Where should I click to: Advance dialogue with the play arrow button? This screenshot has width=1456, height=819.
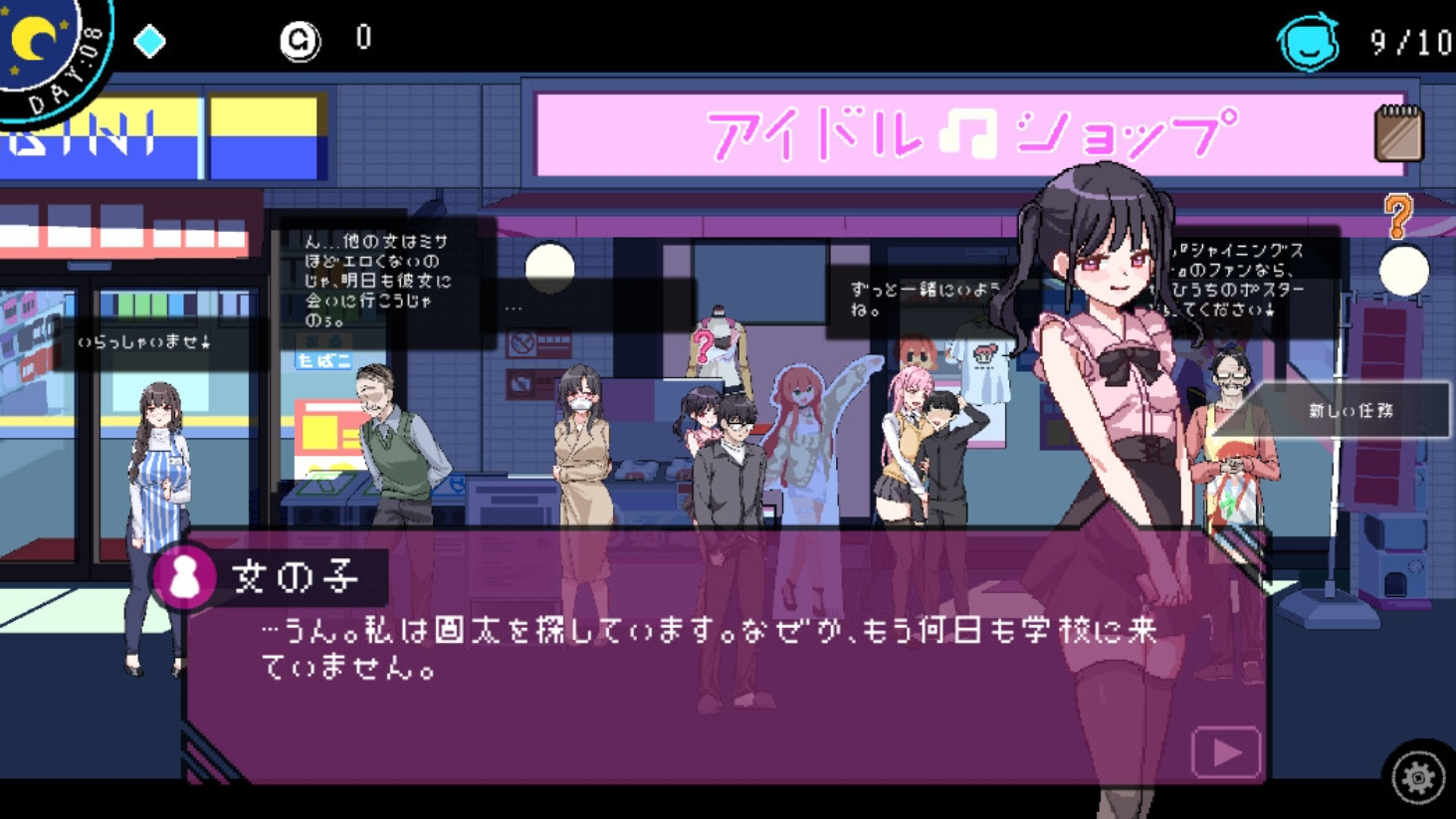pyautogui.click(x=1225, y=752)
